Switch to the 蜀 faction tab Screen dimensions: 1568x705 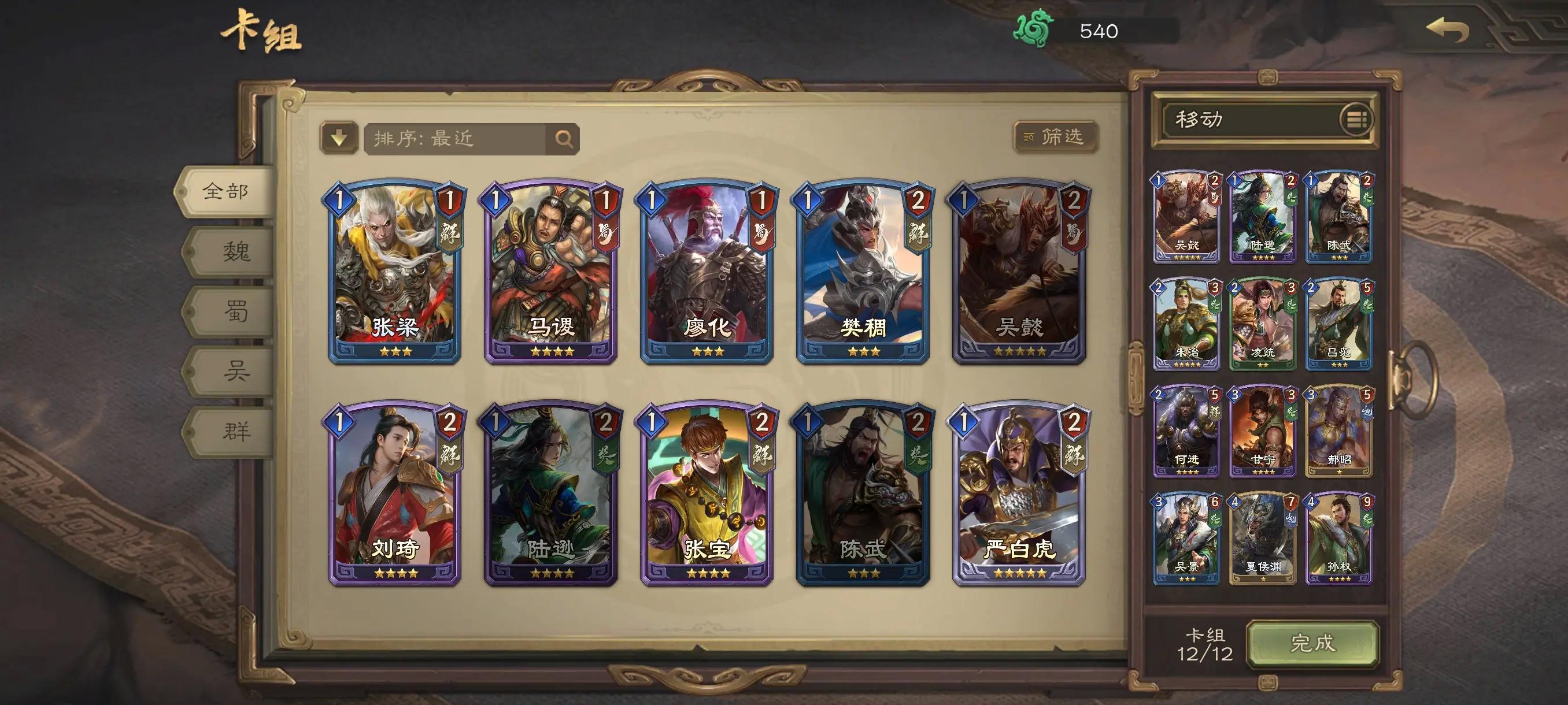235,311
